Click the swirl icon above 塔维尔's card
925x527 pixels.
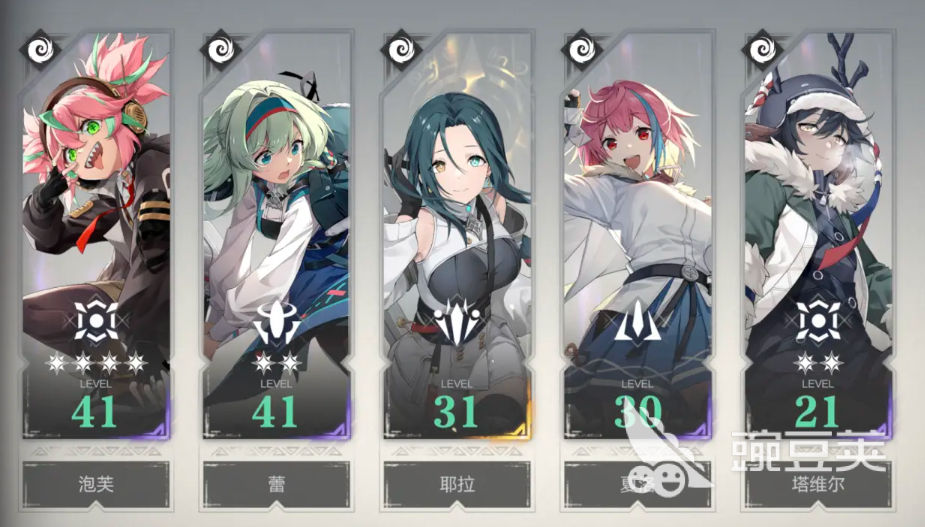pos(763,48)
